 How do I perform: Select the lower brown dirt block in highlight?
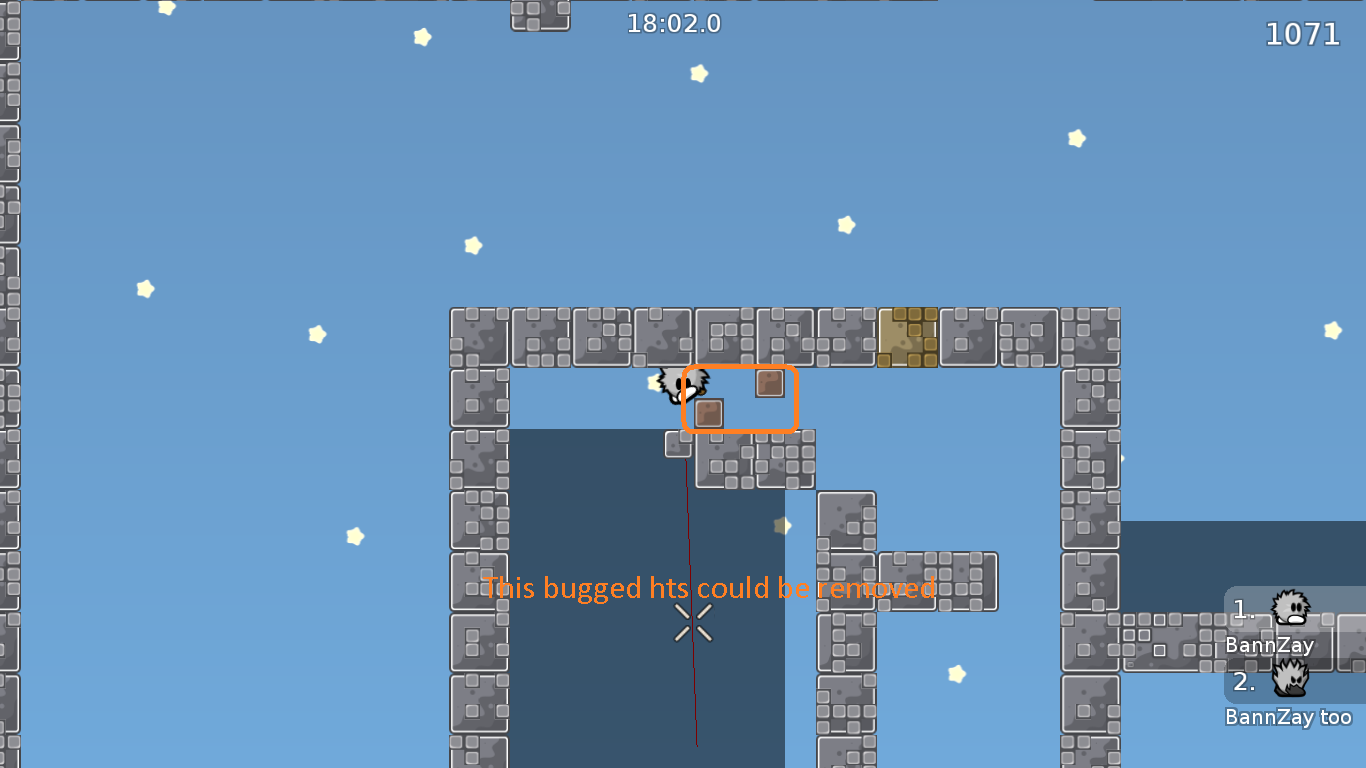coord(709,413)
